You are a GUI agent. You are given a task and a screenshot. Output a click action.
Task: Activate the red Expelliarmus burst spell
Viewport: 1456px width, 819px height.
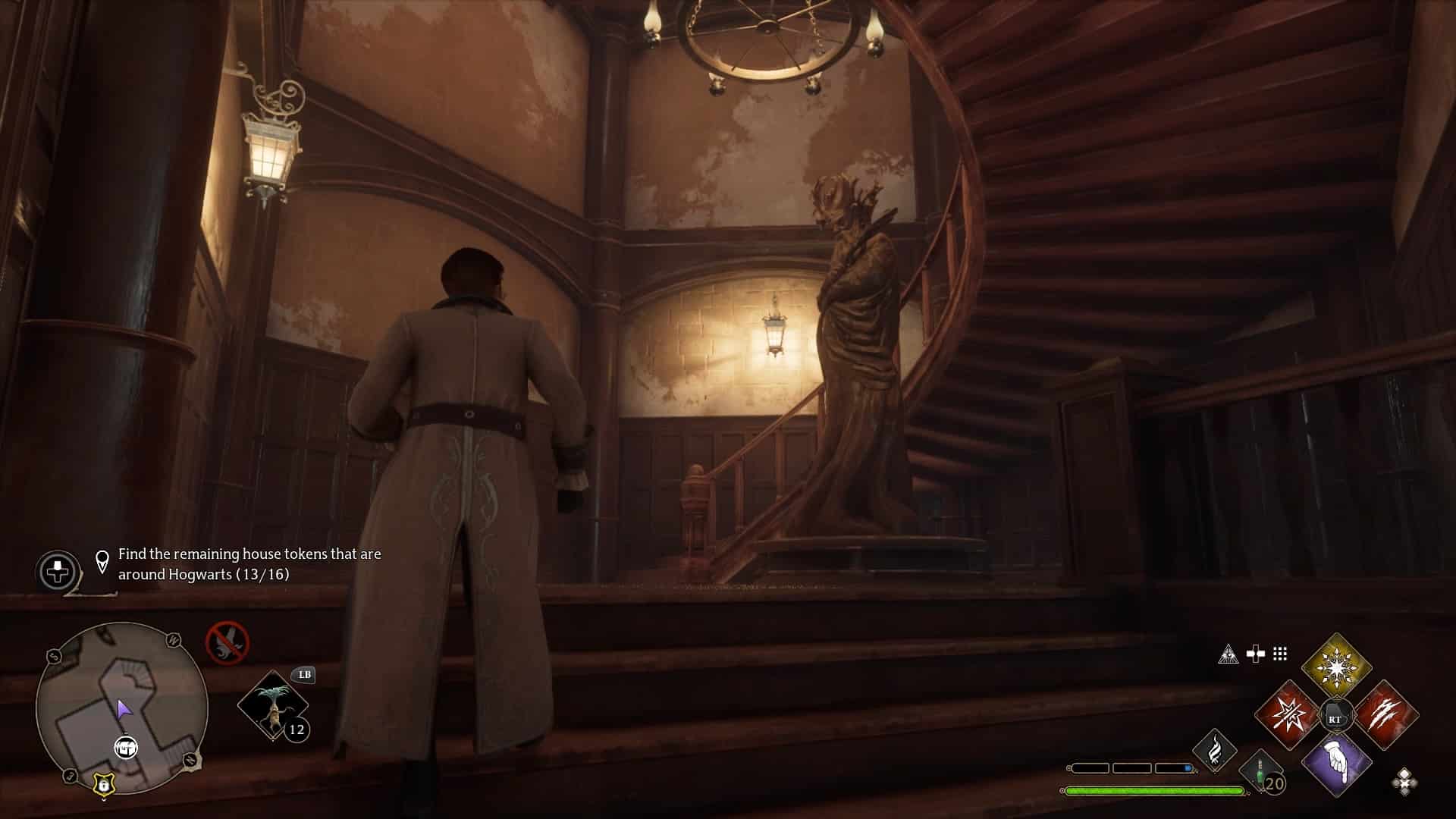tap(1287, 715)
